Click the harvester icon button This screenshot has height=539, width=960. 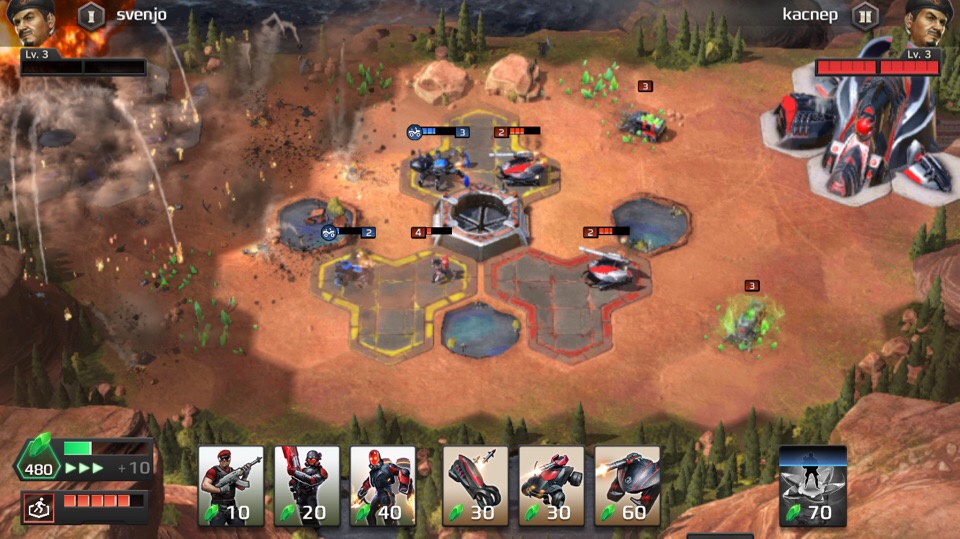pos(39,508)
